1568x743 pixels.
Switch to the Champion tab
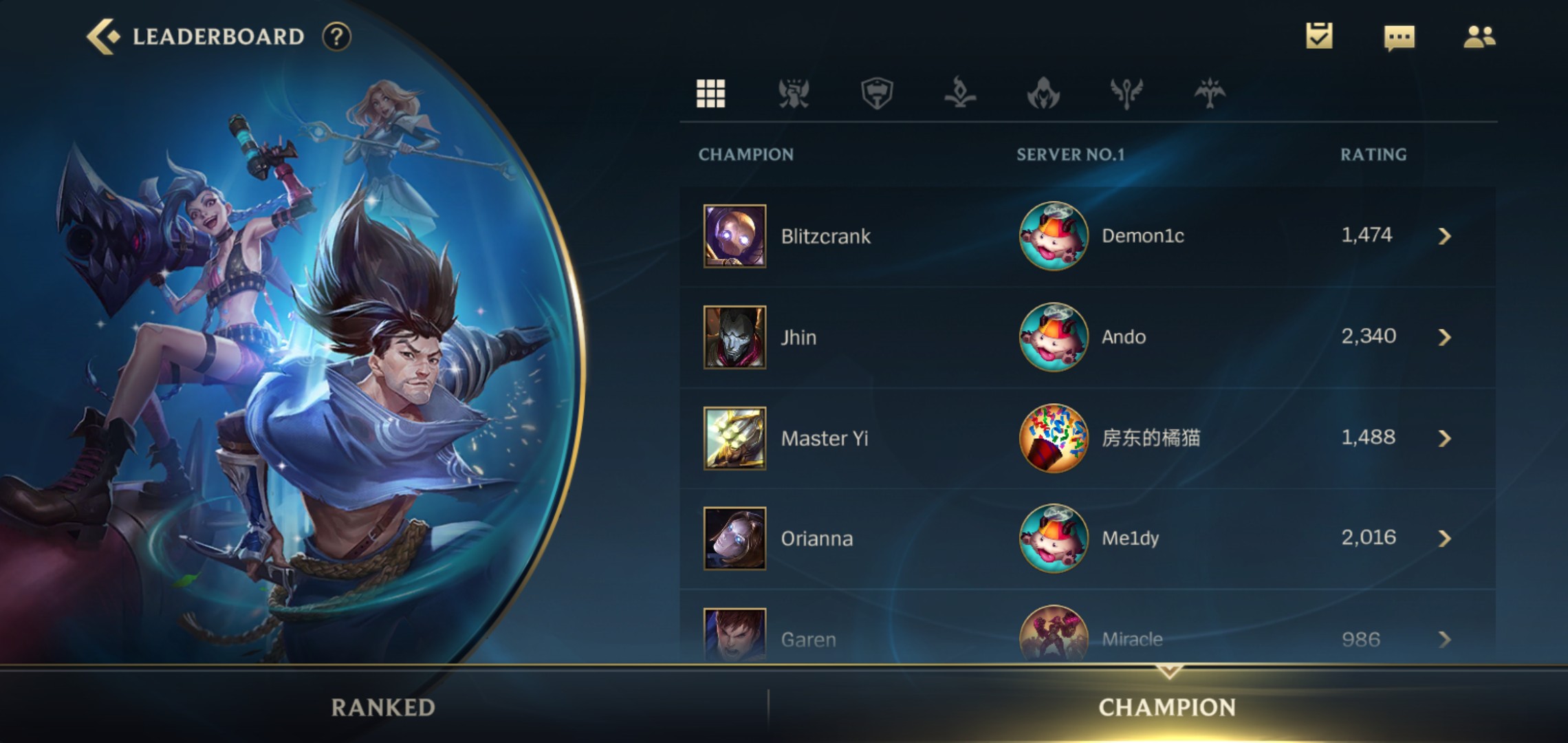point(1167,707)
